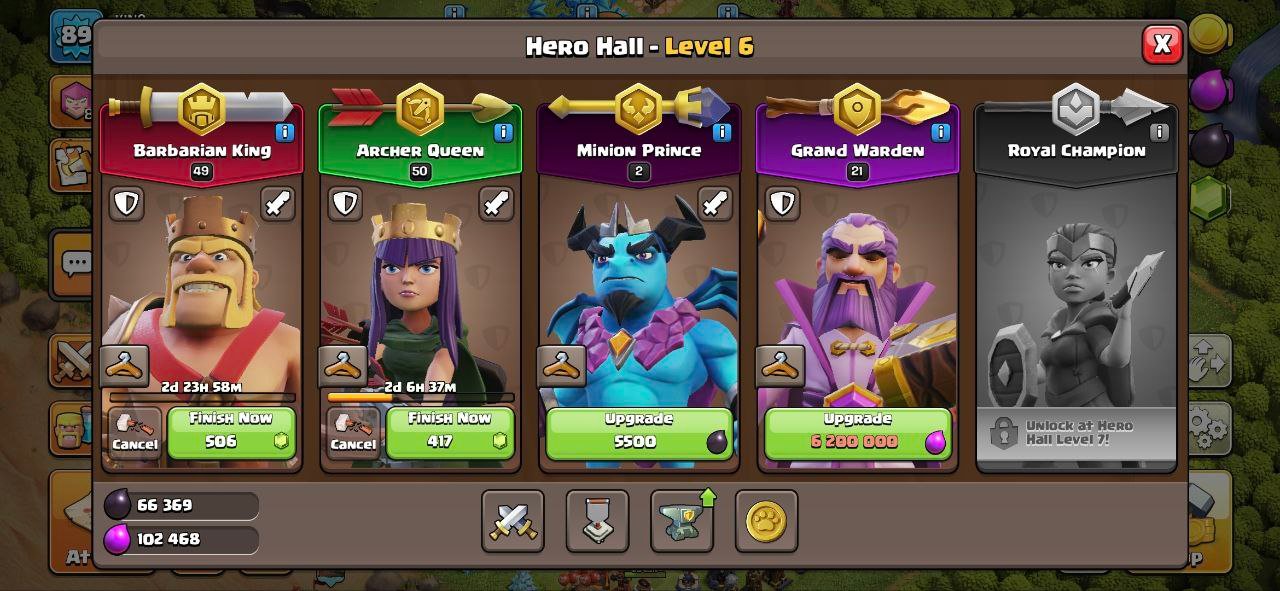Open the gold paw pets button
This screenshot has width=1280, height=591.
click(766, 521)
